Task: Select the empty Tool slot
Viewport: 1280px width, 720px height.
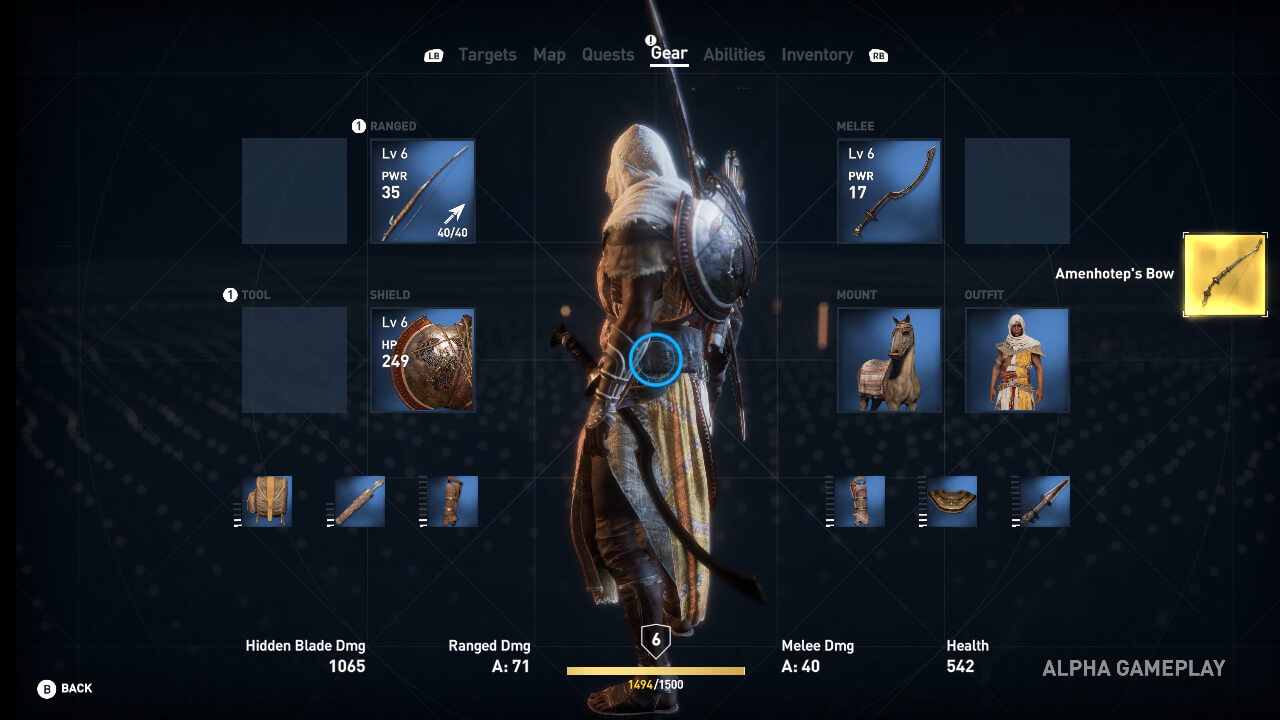Action: point(294,360)
